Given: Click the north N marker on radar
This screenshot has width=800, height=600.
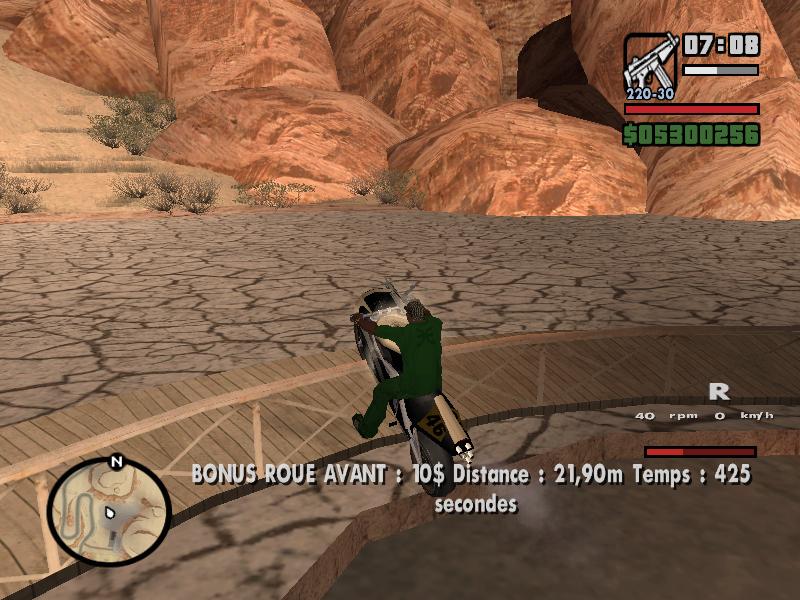Looking at the screenshot, I should coord(116,462).
